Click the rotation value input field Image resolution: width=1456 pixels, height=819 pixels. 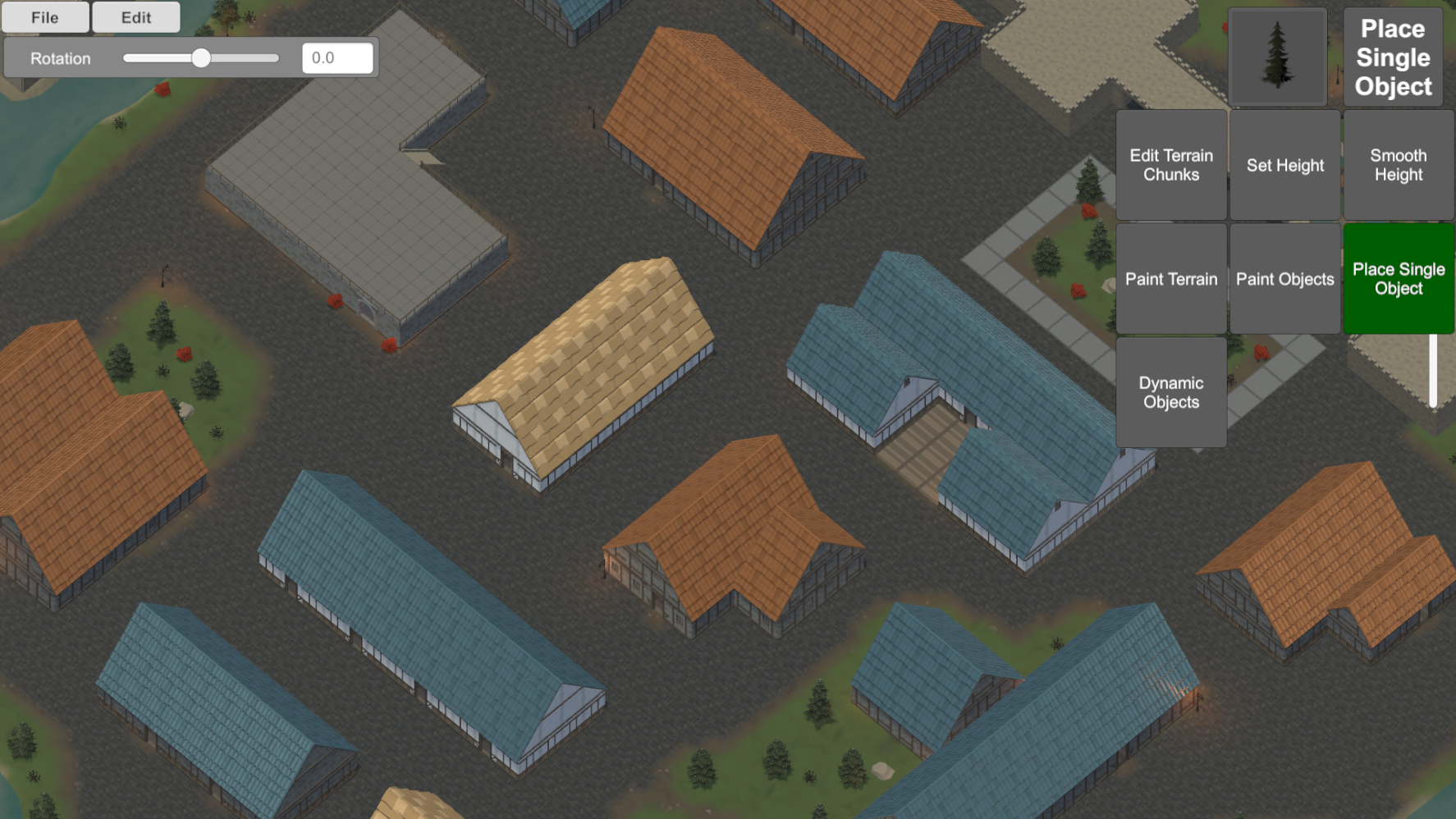coord(337,58)
